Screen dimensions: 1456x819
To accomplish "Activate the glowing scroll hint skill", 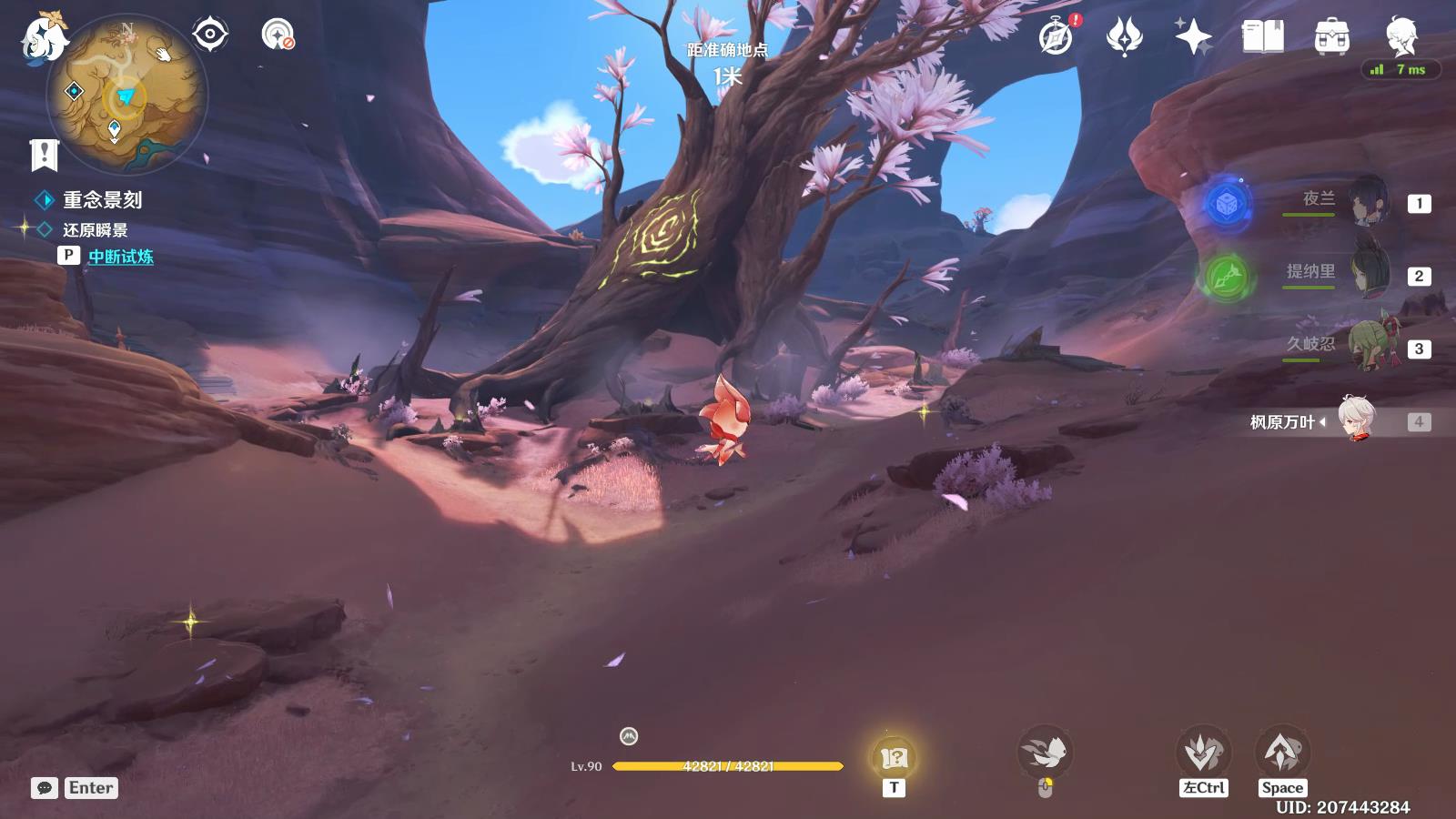I will click(894, 757).
